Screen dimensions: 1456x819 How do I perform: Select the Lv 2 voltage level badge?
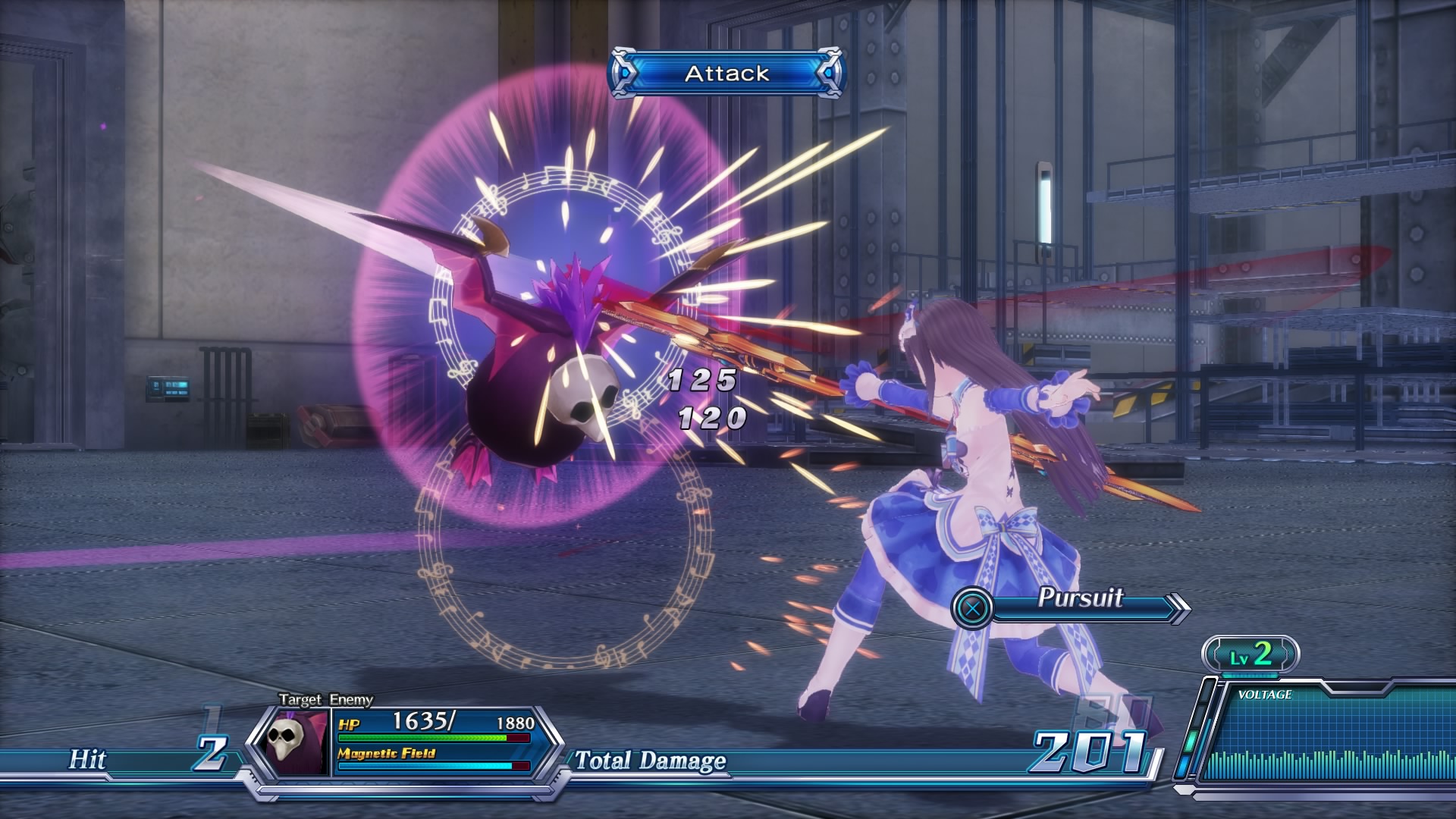1250,654
